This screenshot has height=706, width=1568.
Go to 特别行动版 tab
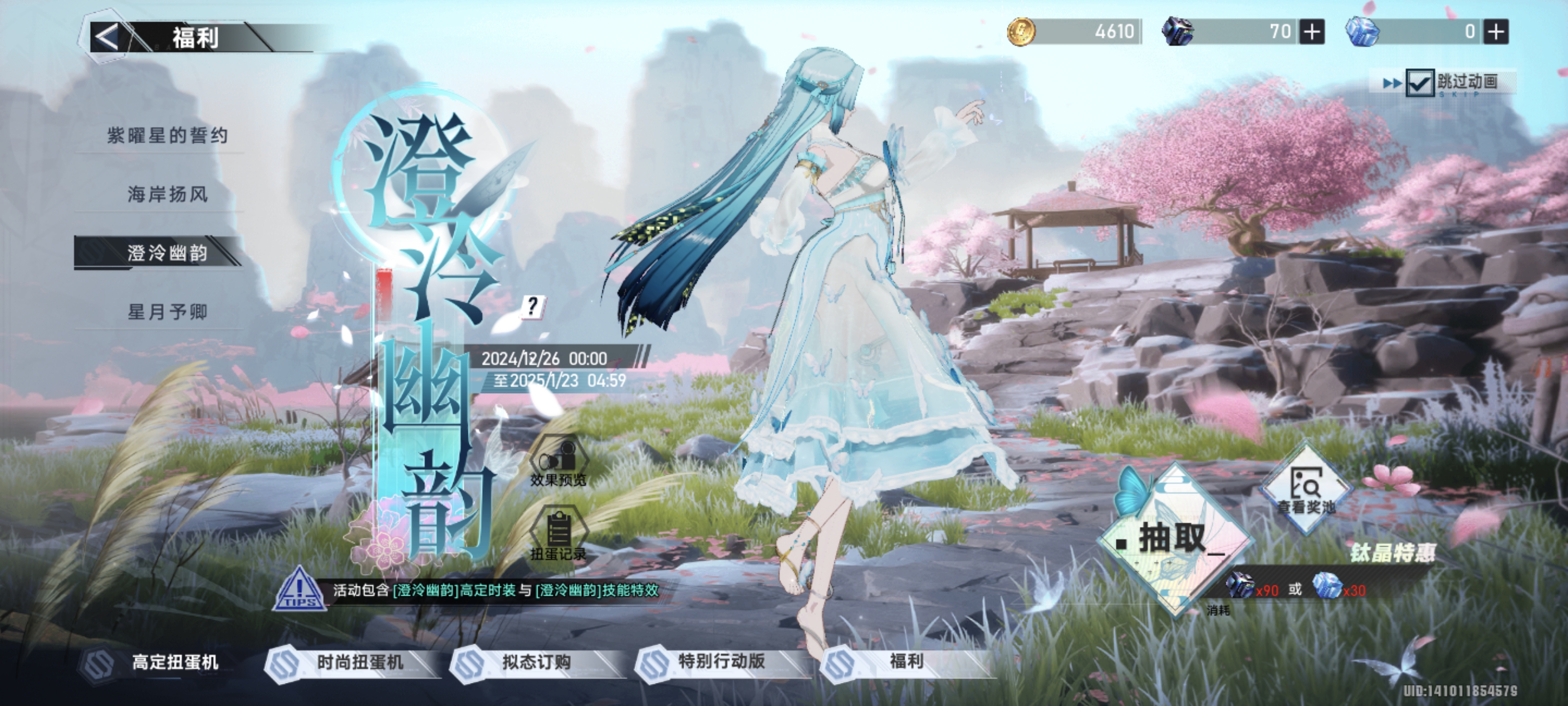click(721, 662)
